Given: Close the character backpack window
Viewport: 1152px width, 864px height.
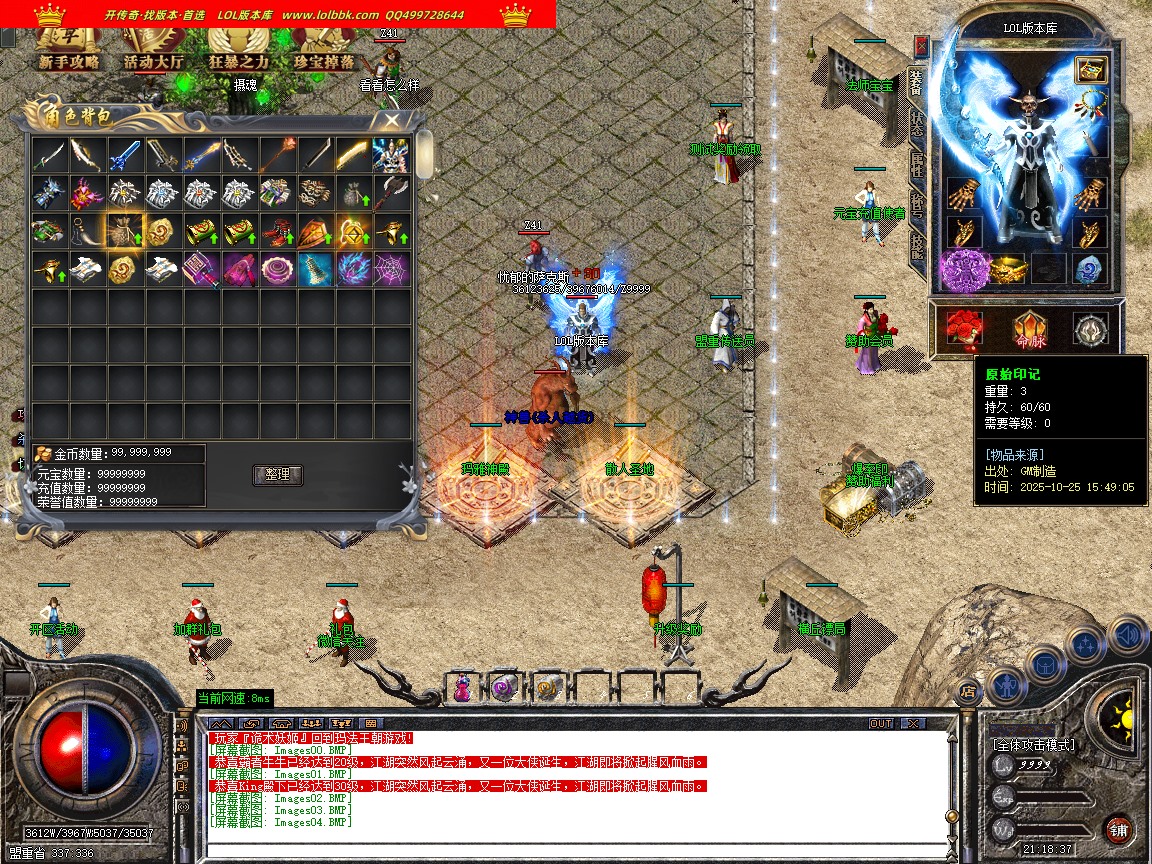Looking at the screenshot, I should click(391, 120).
